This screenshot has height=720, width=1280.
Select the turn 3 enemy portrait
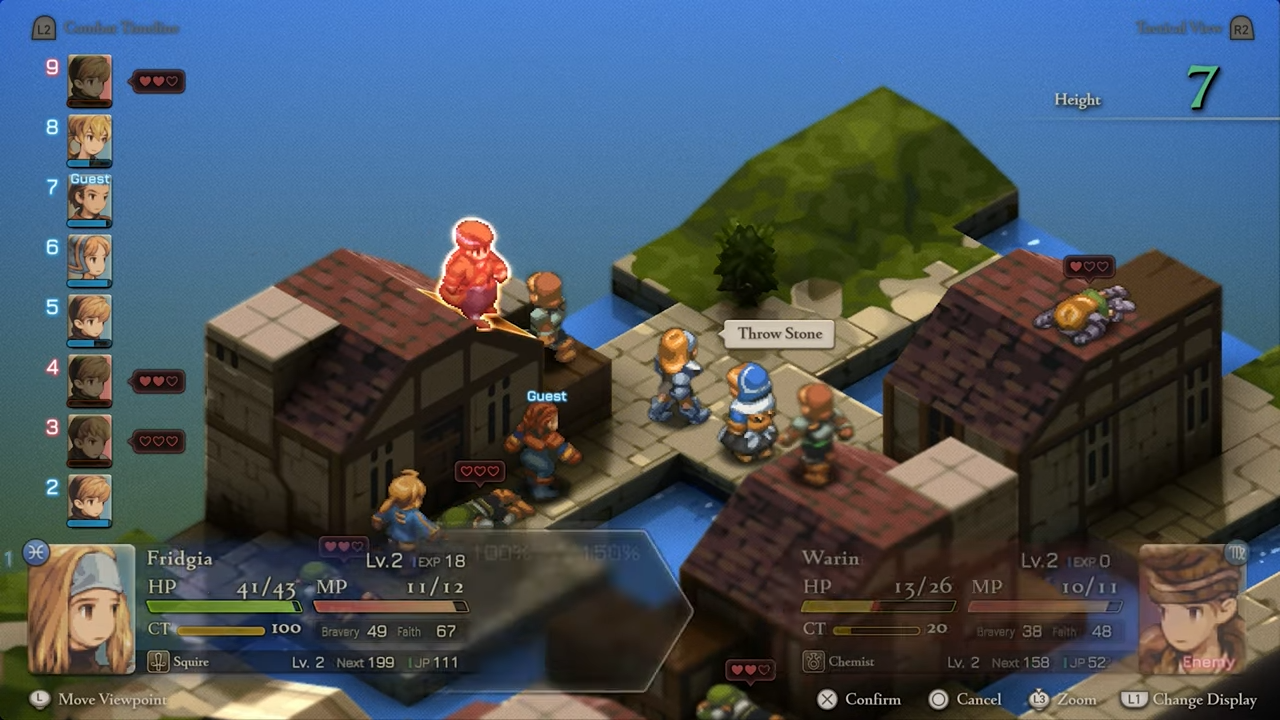[89, 440]
